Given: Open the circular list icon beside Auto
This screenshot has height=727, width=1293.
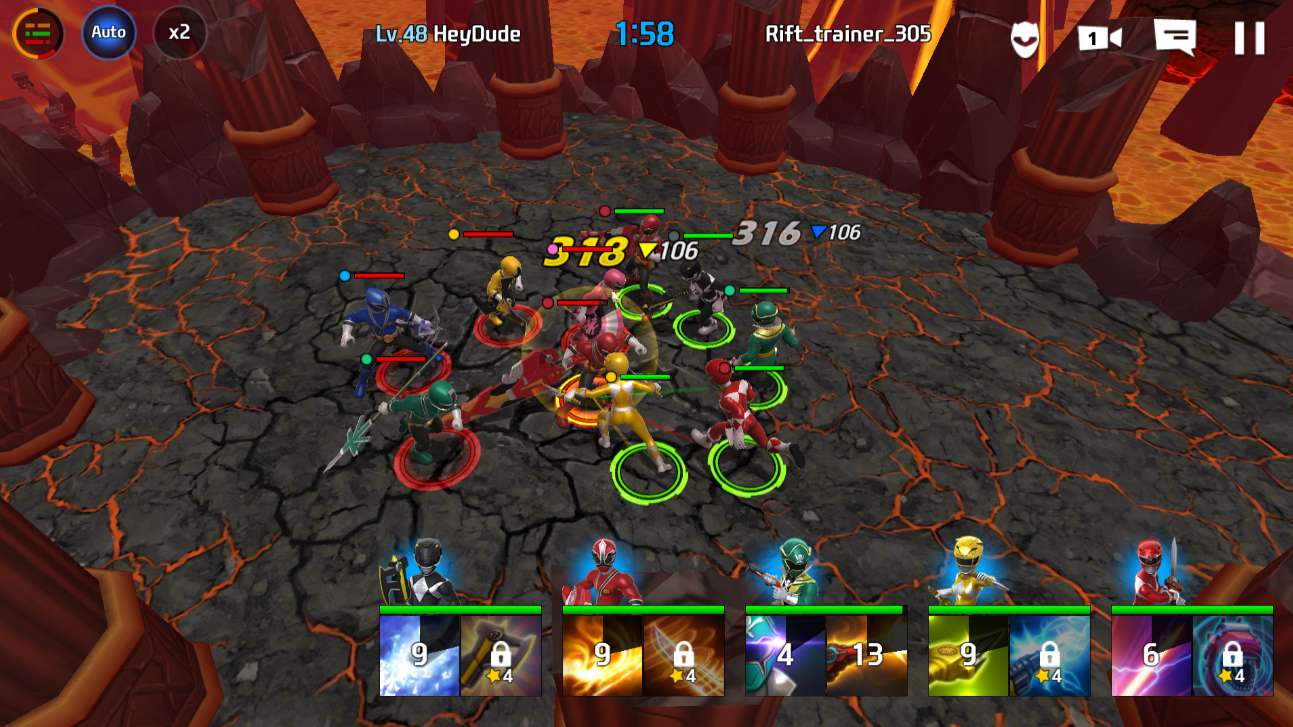Looking at the screenshot, I should click(38, 33).
